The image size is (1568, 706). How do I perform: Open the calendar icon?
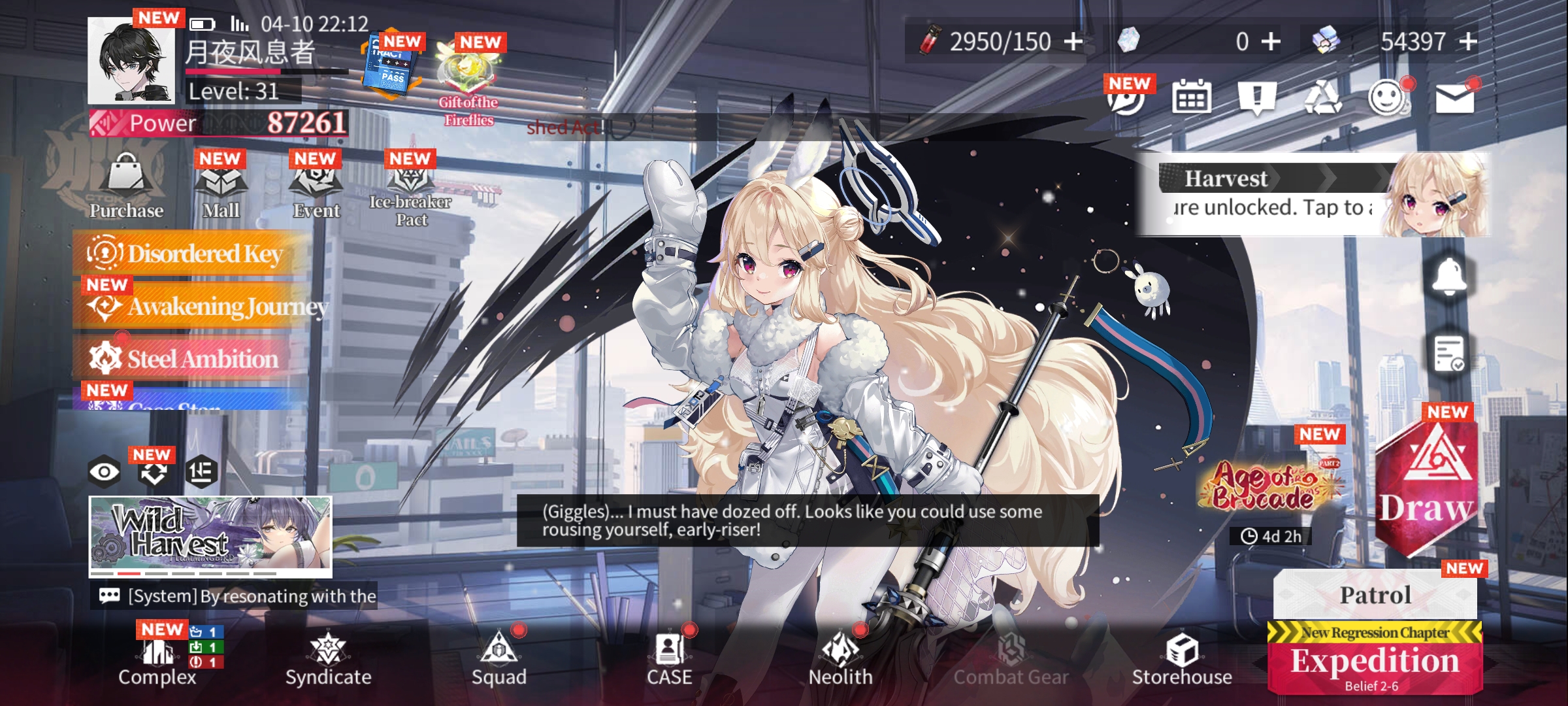coord(1191,99)
